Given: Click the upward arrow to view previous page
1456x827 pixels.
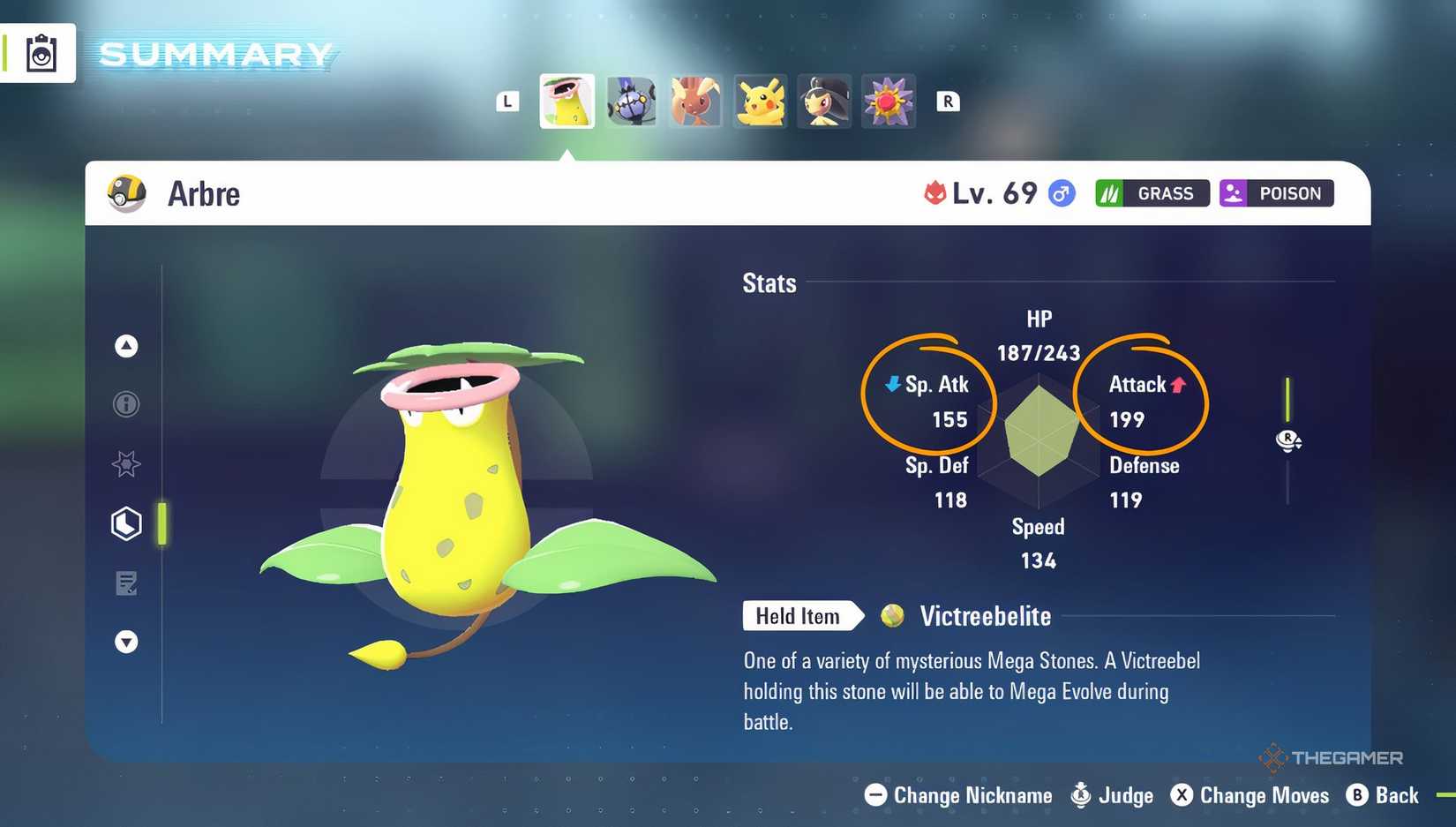Looking at the screenshot, I should pyautogui.click(x=126, y=346).
